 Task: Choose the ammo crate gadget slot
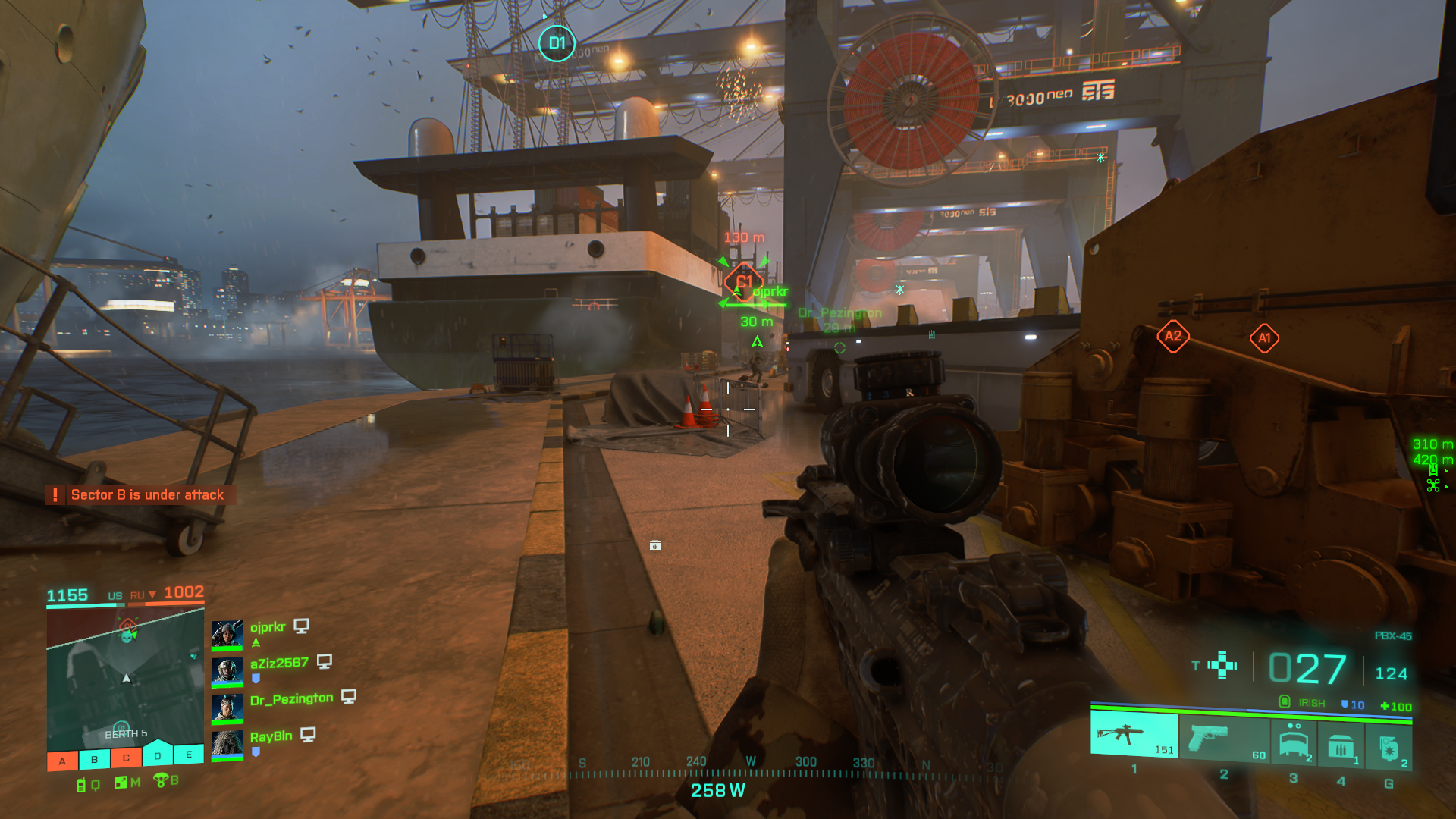pyautogui.click(x=1341, y=746)
